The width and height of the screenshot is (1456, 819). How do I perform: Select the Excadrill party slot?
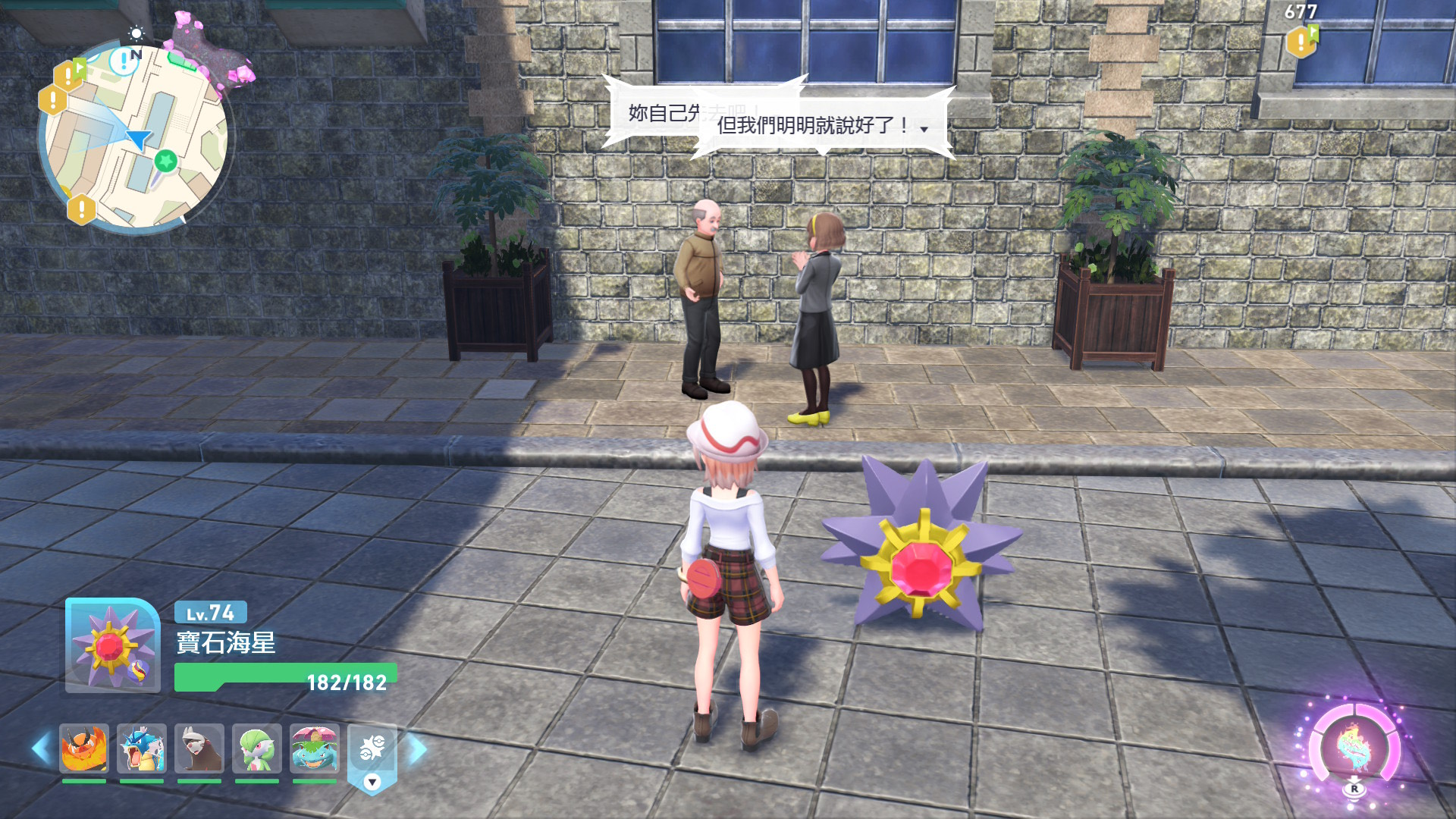pos(199,748)
